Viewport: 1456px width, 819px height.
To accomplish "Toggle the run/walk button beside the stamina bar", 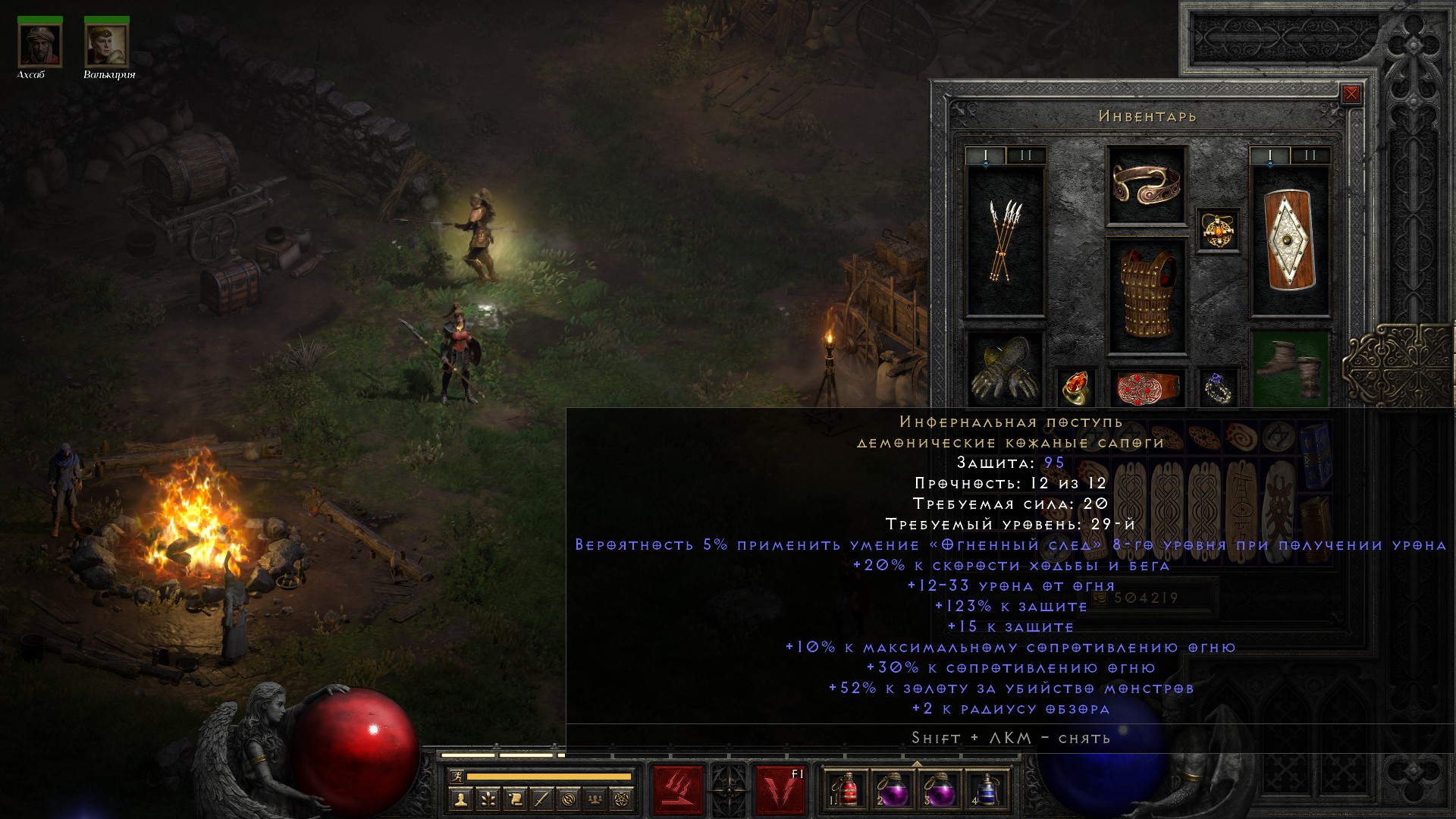I will (456, 777).
